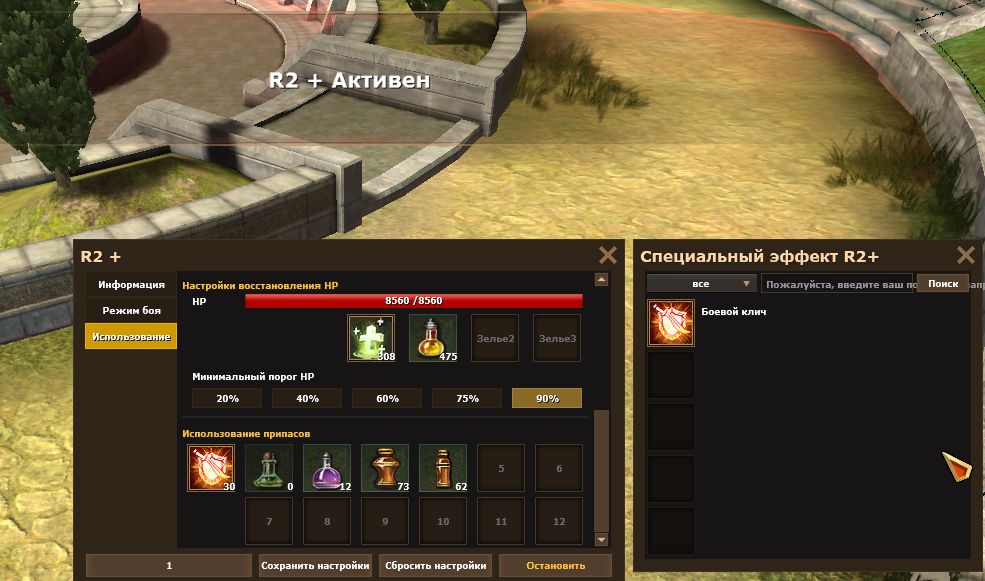
Task: Stop the bot with Остановить
Action: coord(555,565)
